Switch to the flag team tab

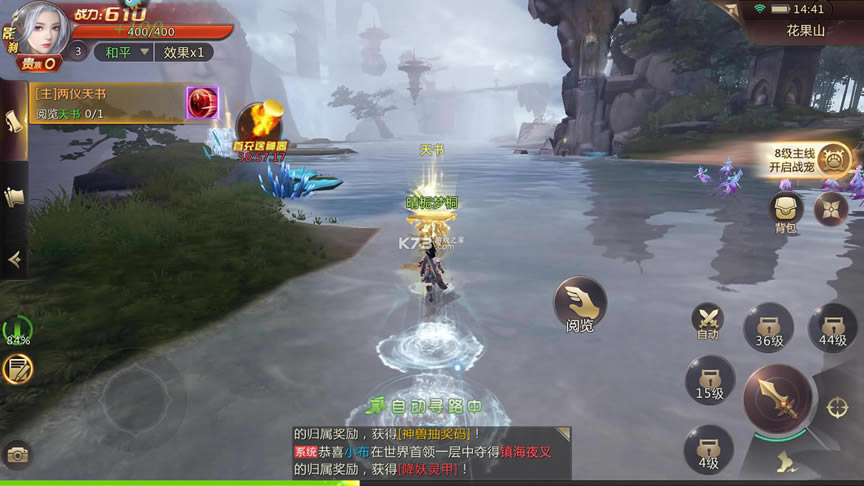pyautogui.click(x=14, y=197)
